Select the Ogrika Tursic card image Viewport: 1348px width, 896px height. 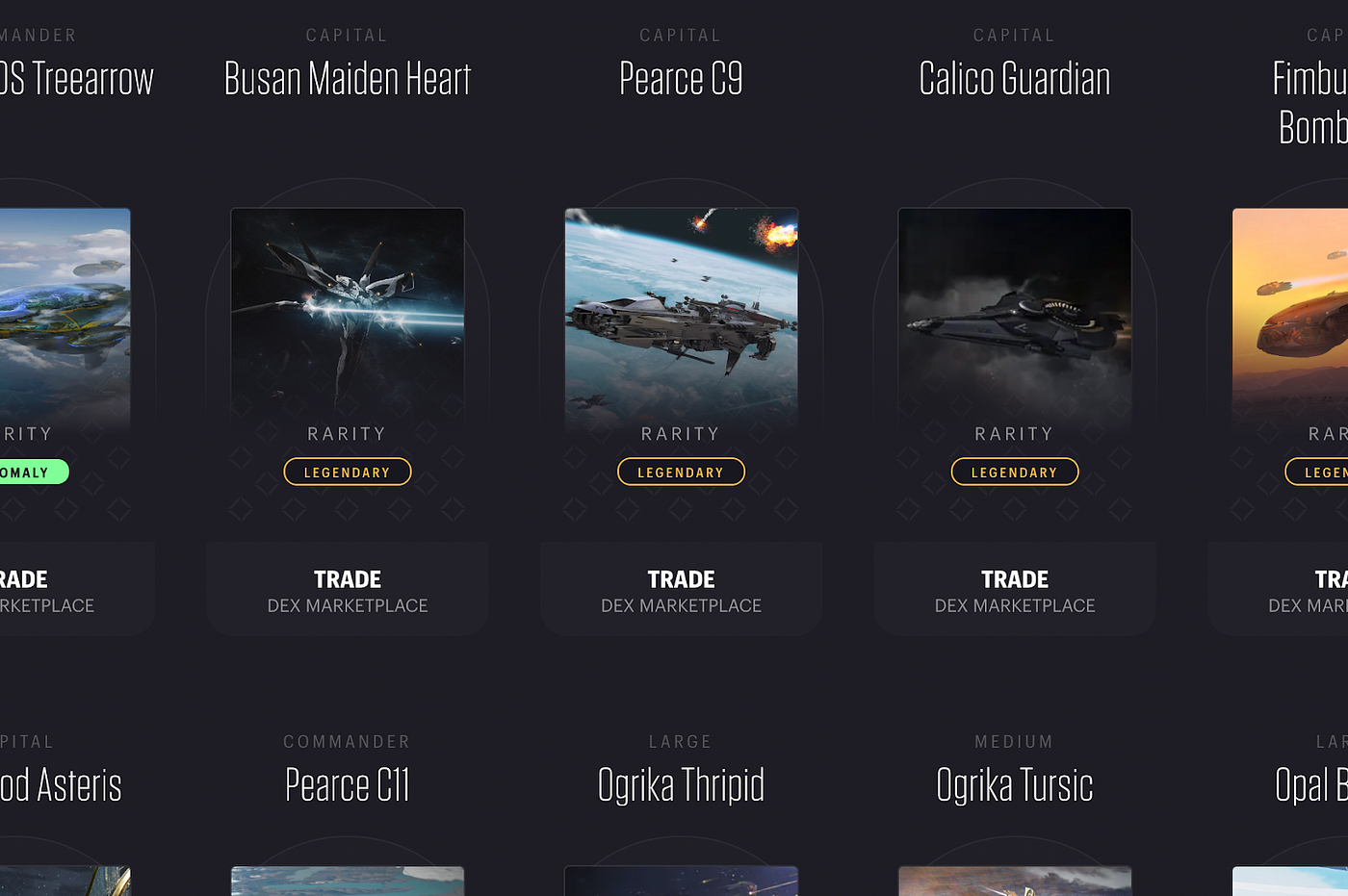tap(1014, 881)
